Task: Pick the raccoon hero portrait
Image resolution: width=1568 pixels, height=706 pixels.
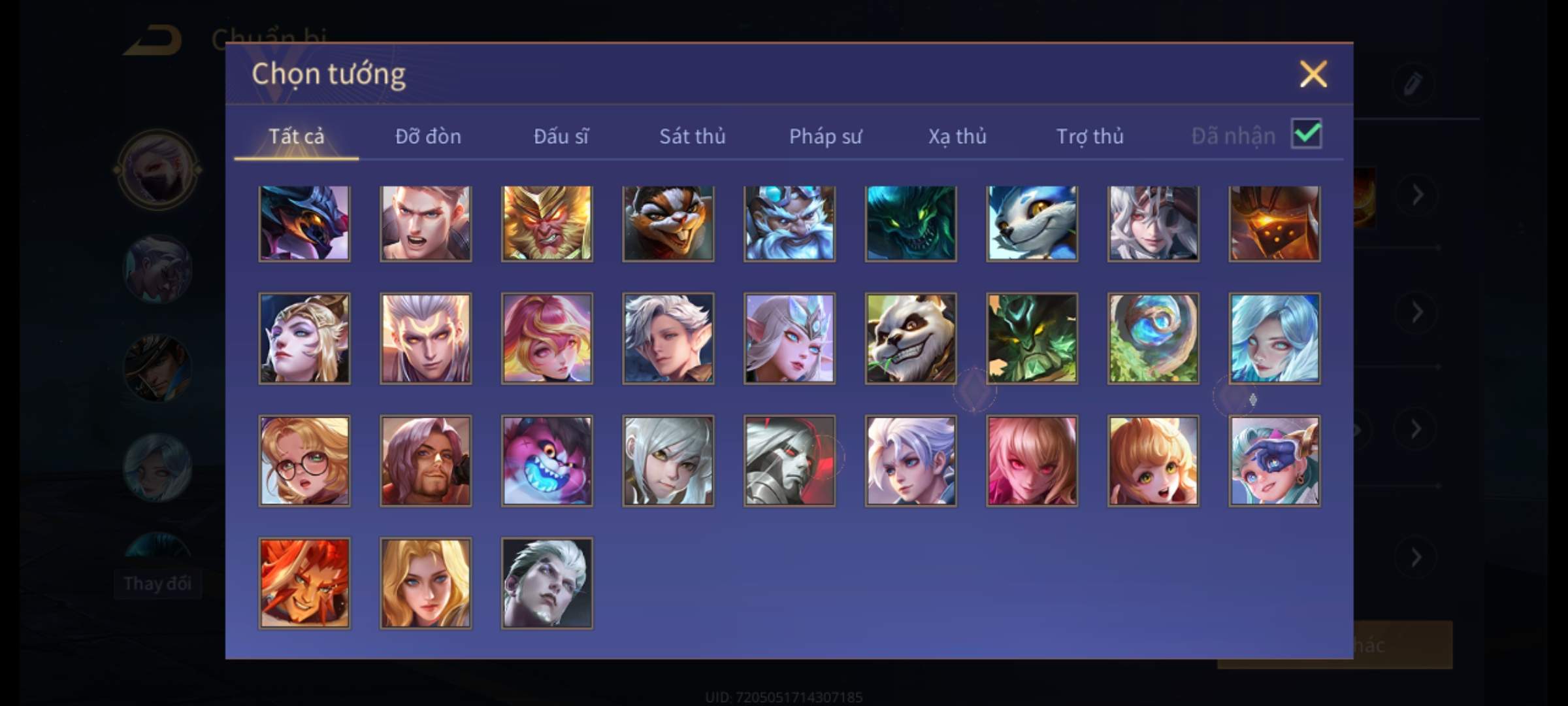Action: (x=668, y=224)
